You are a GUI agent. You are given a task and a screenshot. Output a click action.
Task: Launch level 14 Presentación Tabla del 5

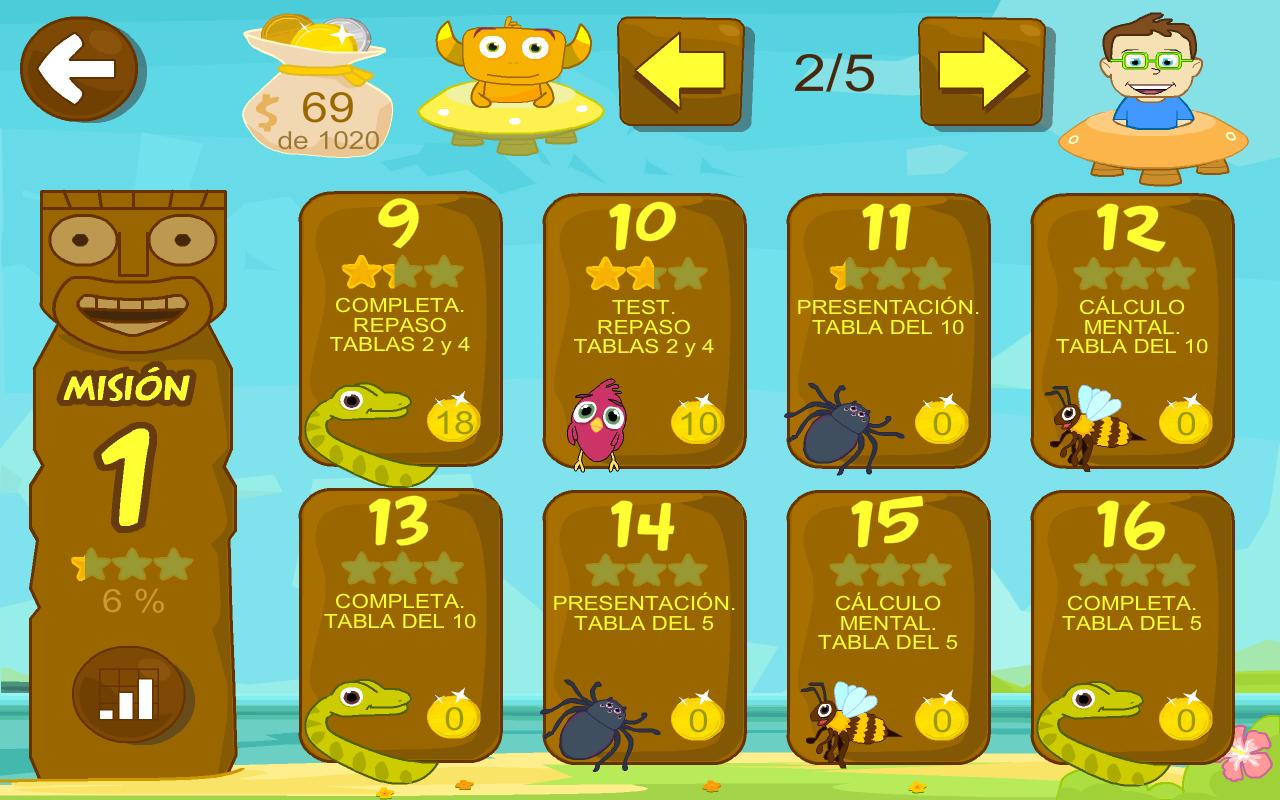644,626
